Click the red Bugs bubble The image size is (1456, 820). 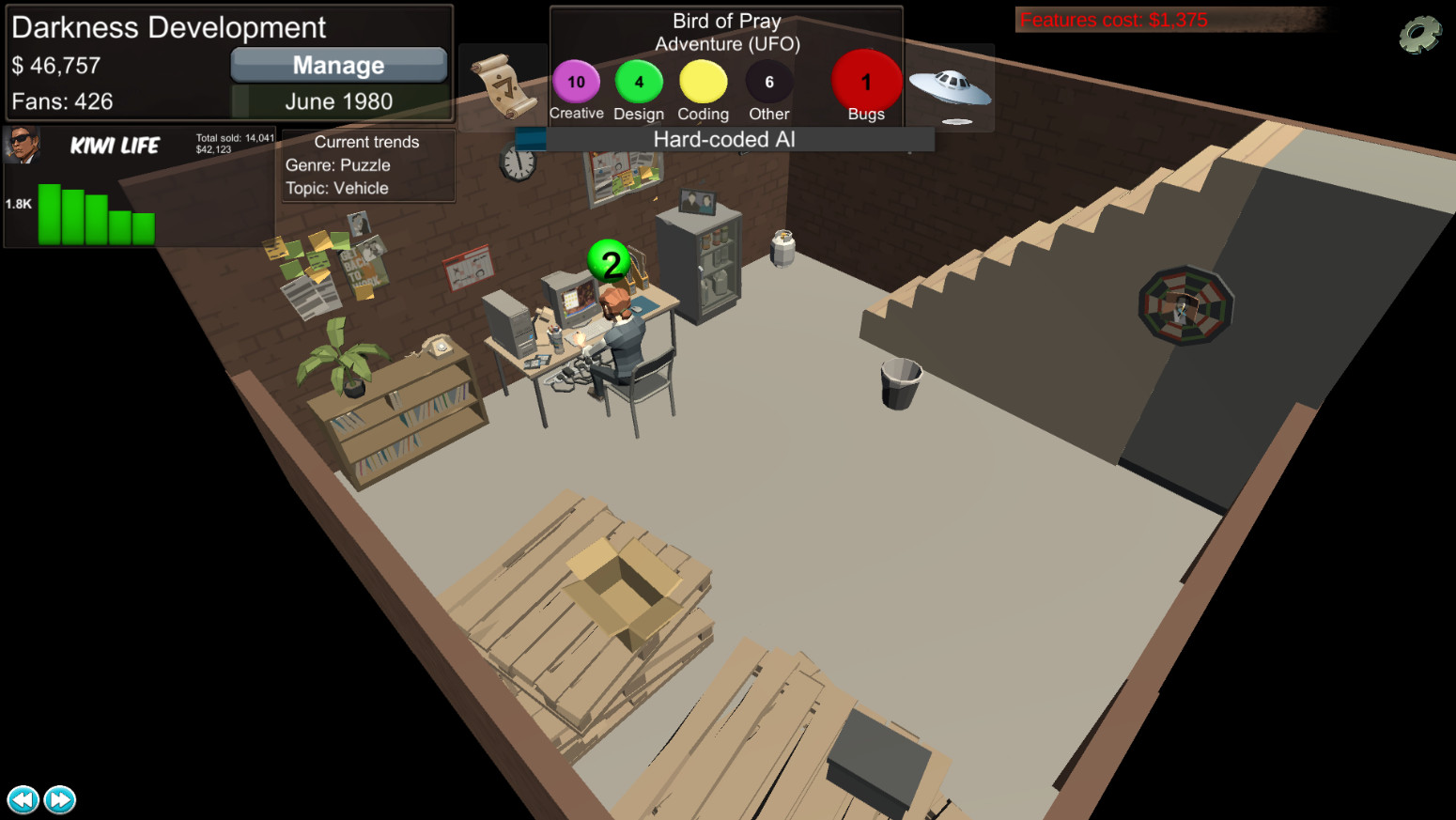865,82
